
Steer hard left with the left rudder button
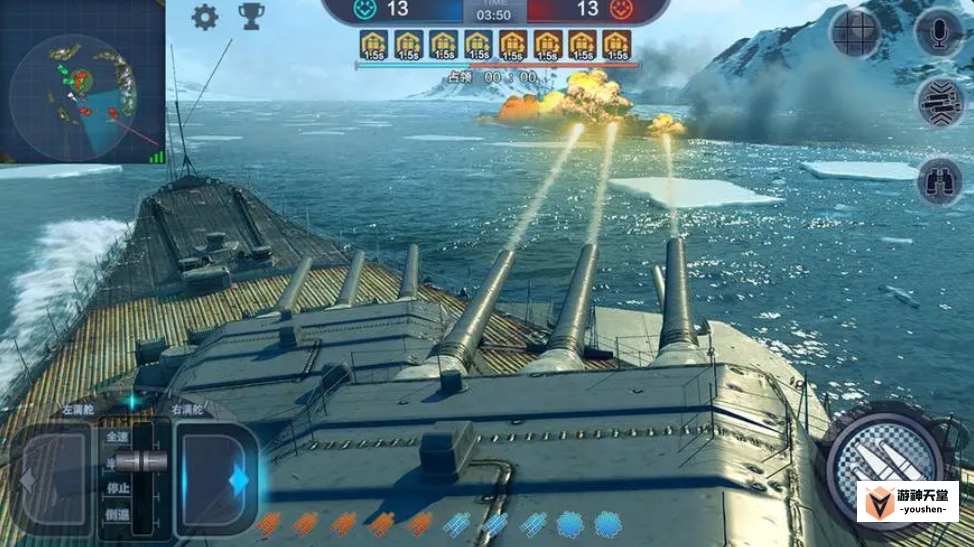pos(54,480)
